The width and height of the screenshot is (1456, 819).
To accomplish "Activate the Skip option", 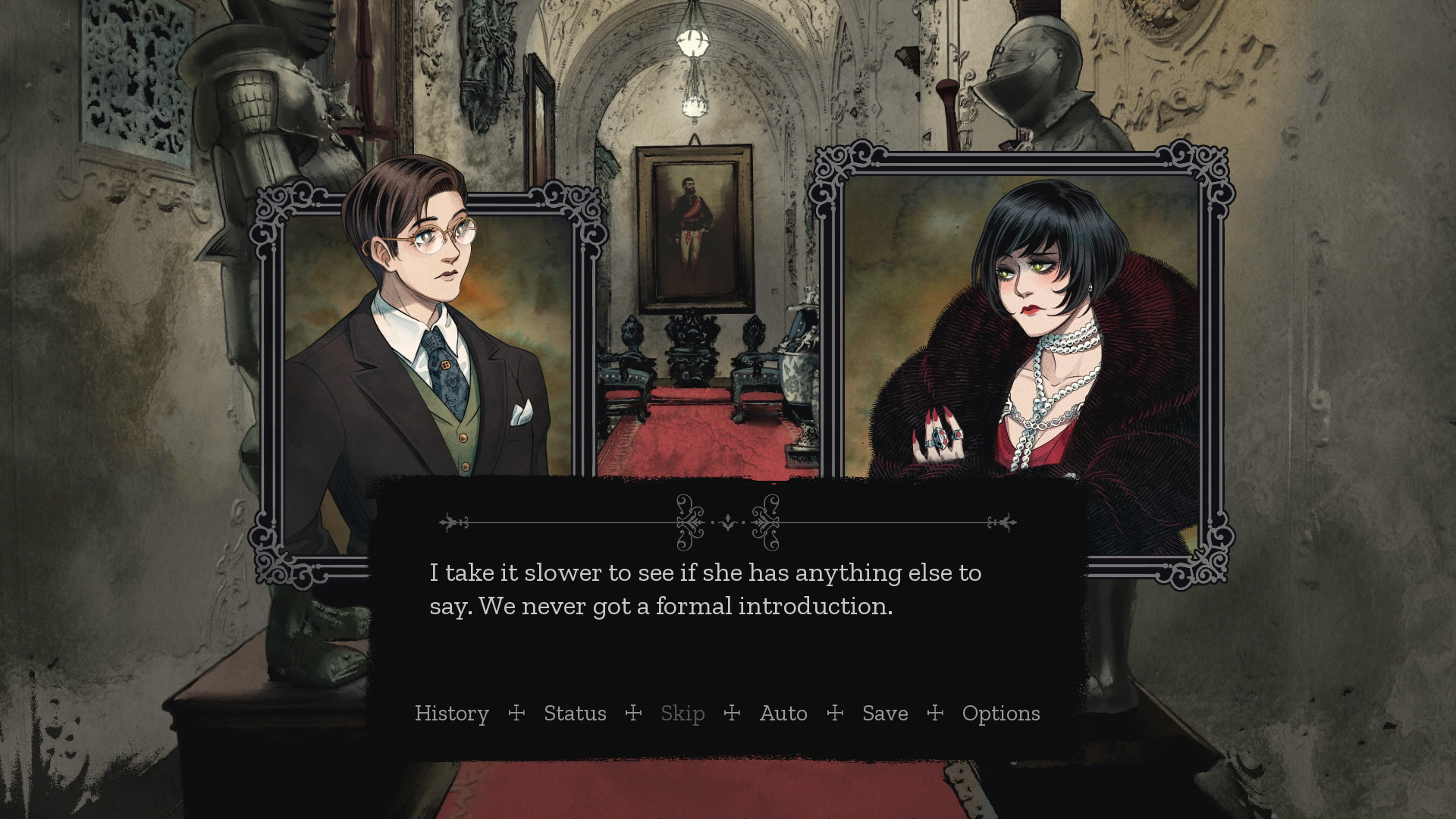I will [x=682, y=714].
